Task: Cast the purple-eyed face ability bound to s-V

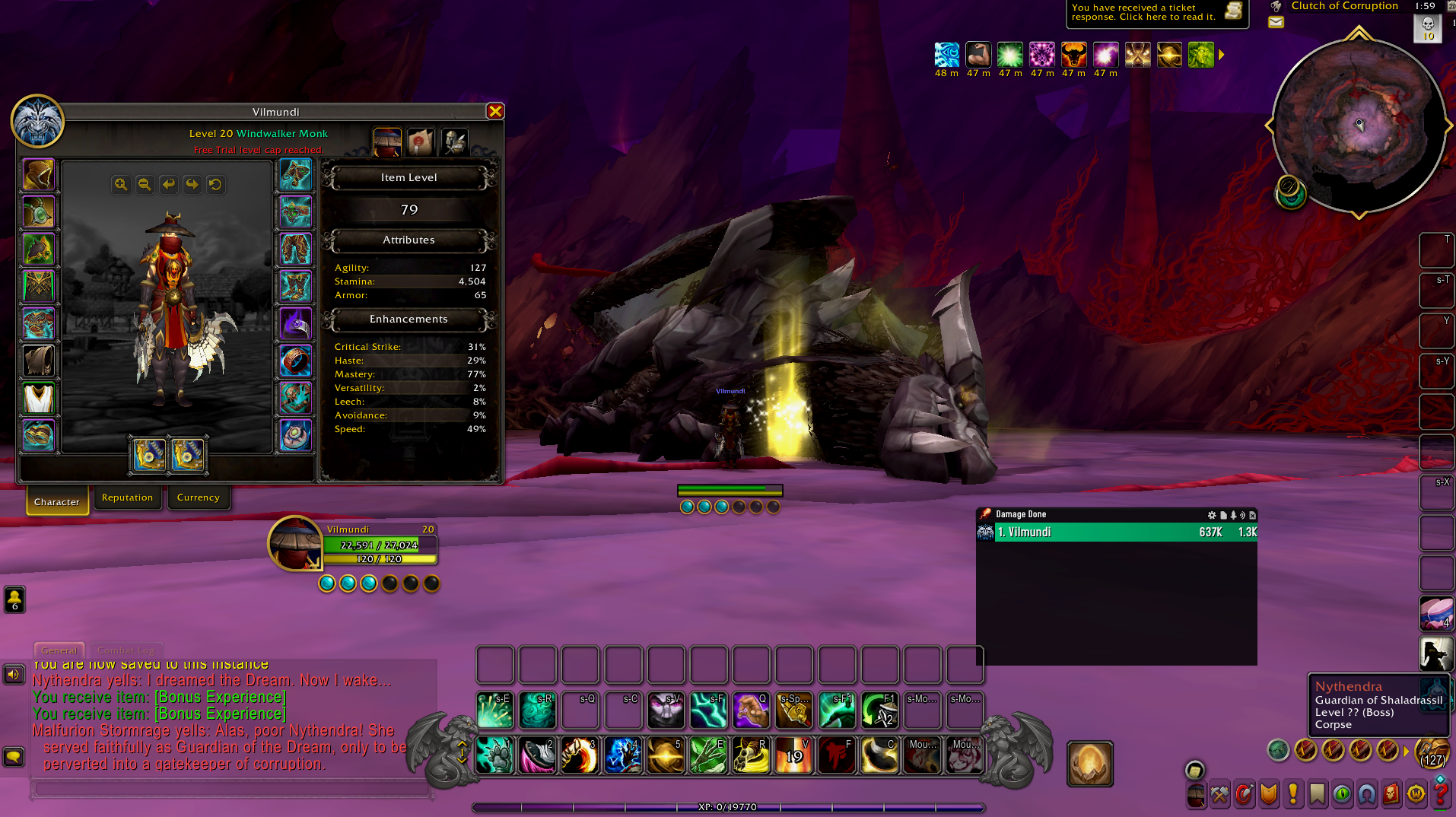Action: pos(666,711)
